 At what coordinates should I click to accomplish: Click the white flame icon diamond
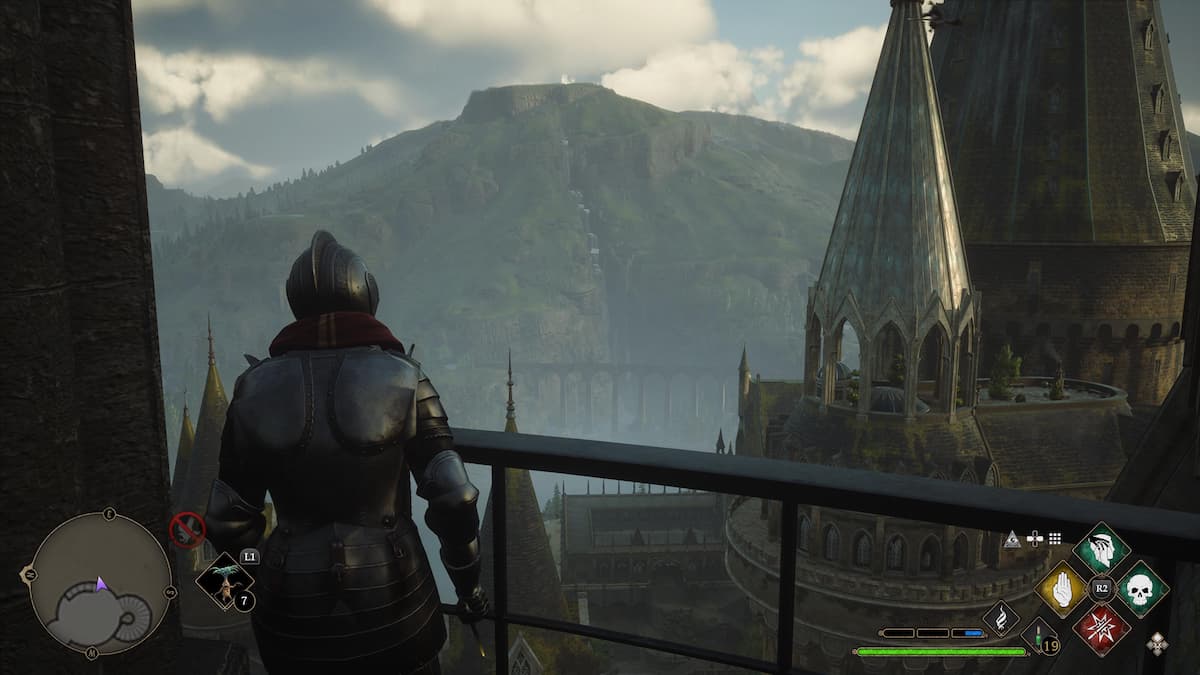(x=1000, y=619)
